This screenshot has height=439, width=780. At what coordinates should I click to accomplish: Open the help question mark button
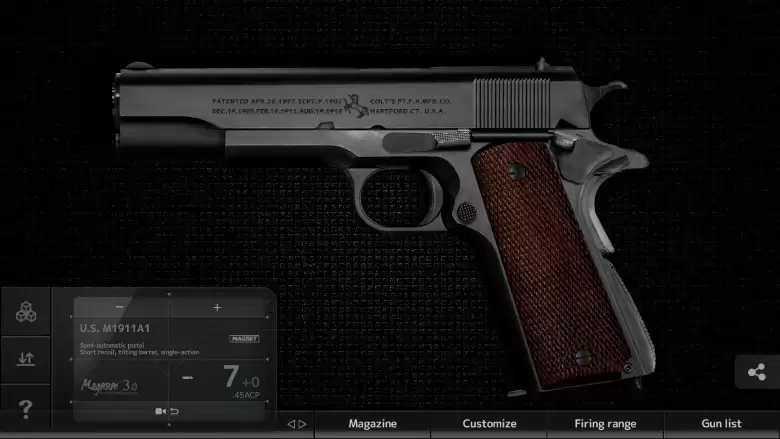(x=26, y=408)
